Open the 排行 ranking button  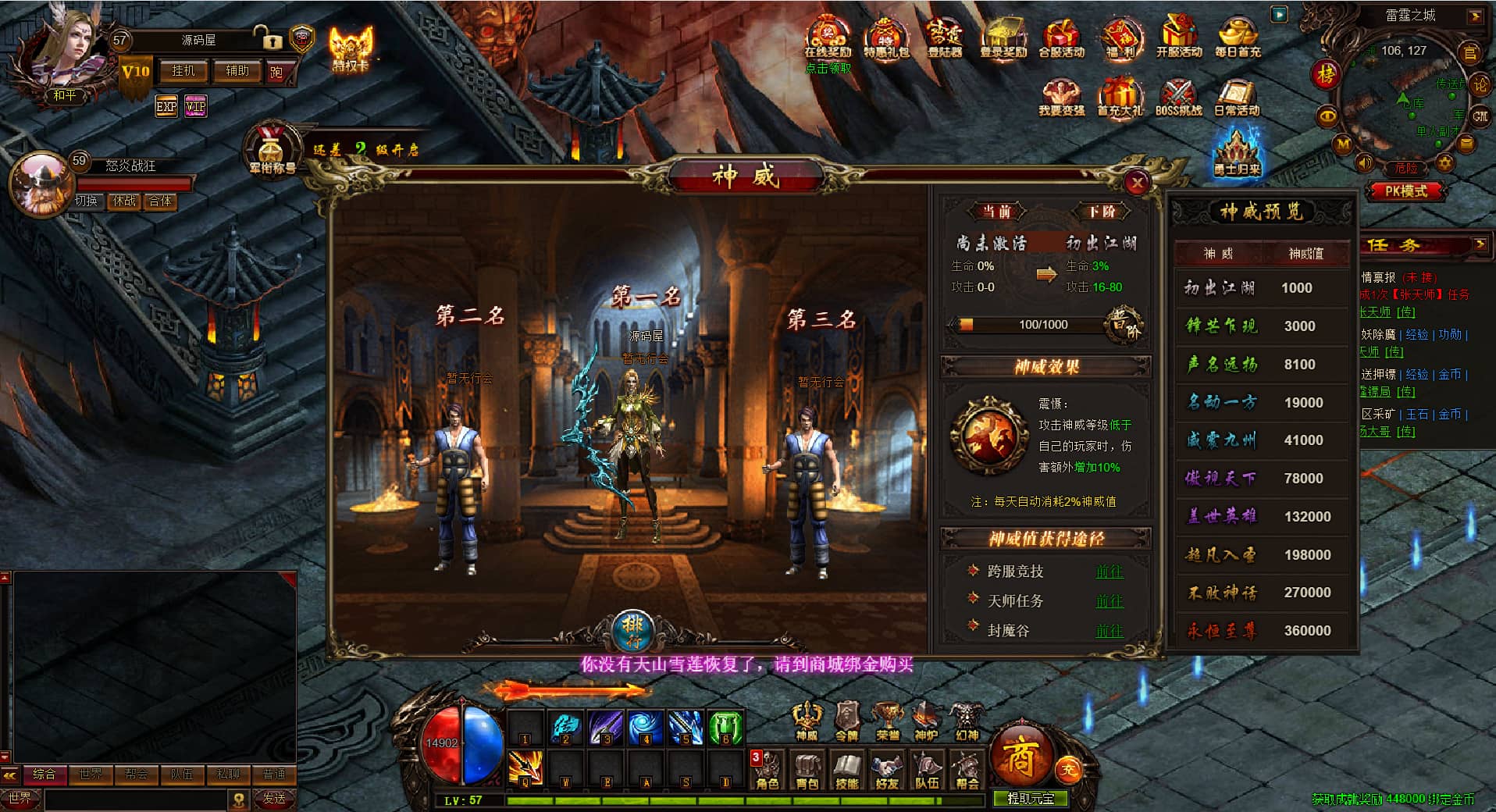[x=632, y=629]
